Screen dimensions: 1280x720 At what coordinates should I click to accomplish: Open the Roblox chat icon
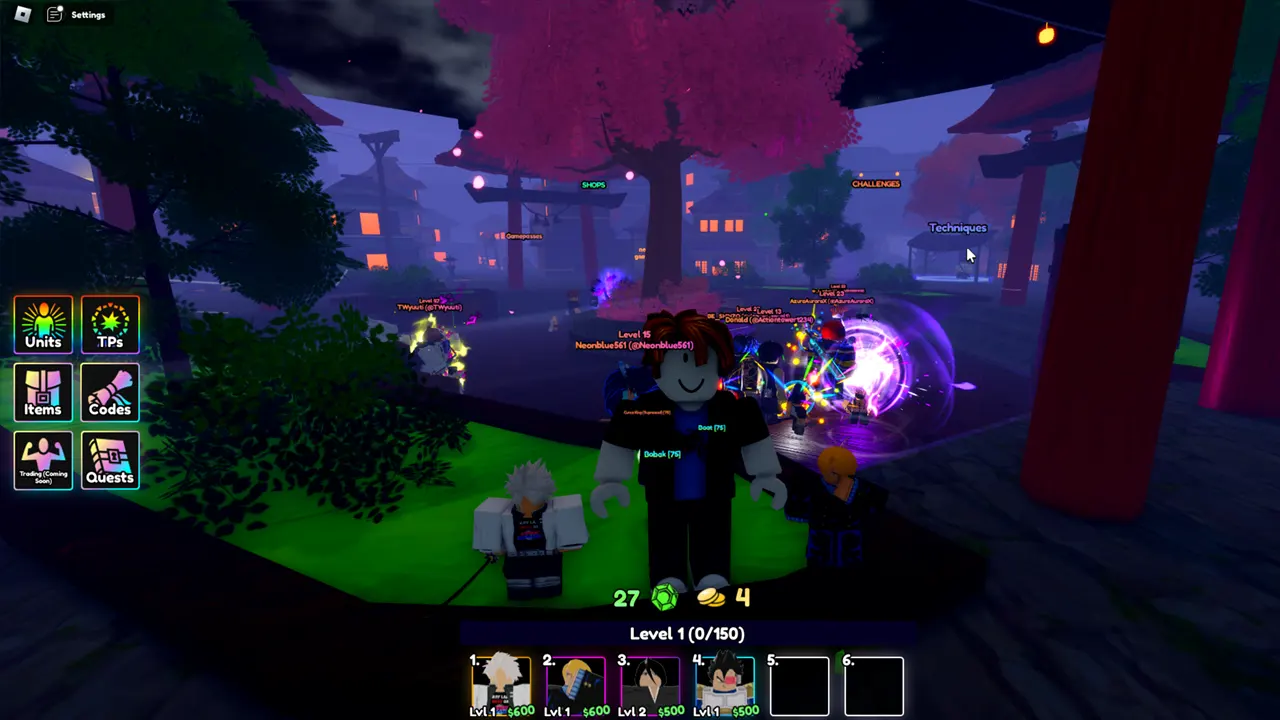(55, 14)
